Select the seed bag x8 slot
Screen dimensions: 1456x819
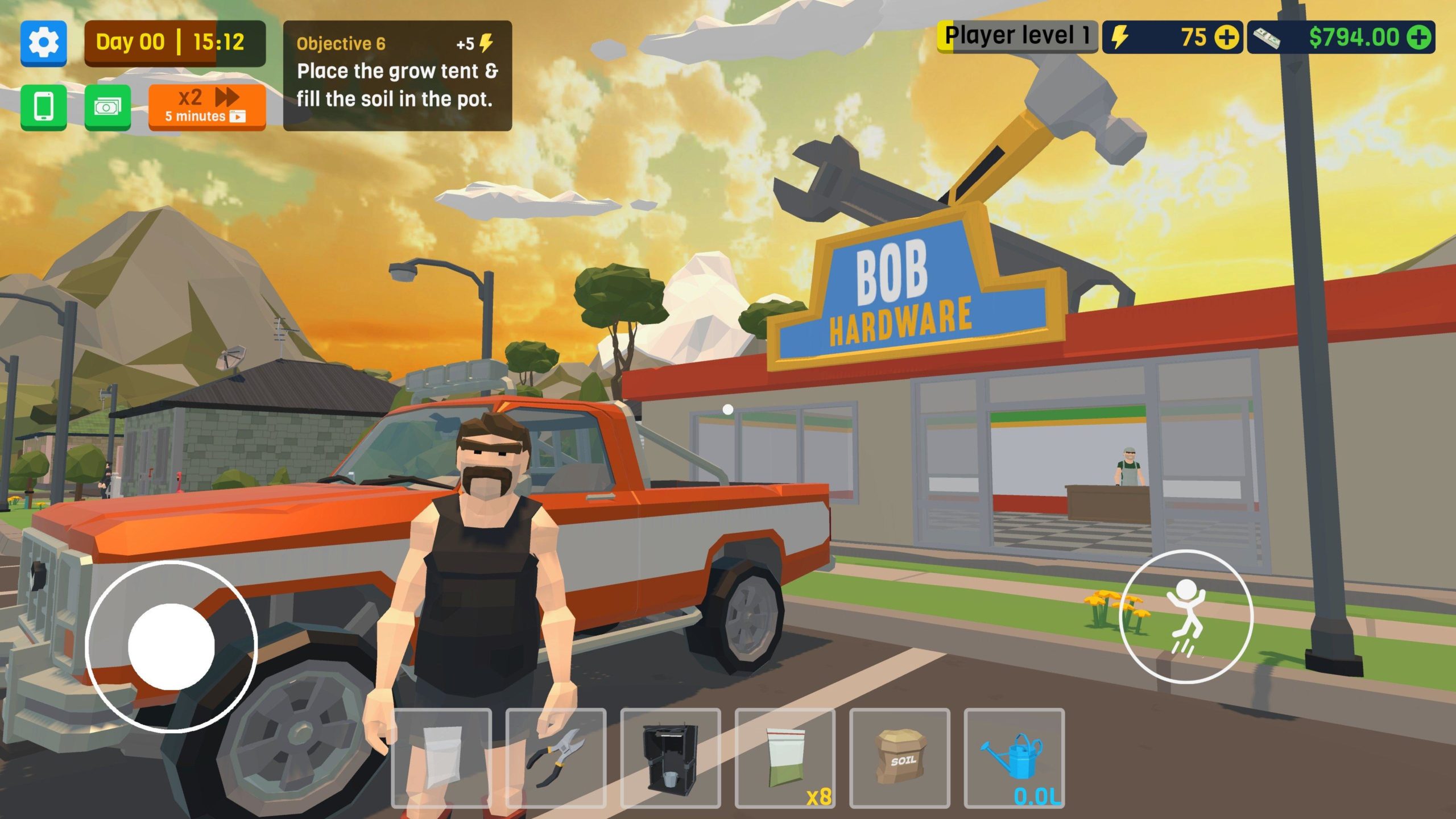[x=785, y=758]
